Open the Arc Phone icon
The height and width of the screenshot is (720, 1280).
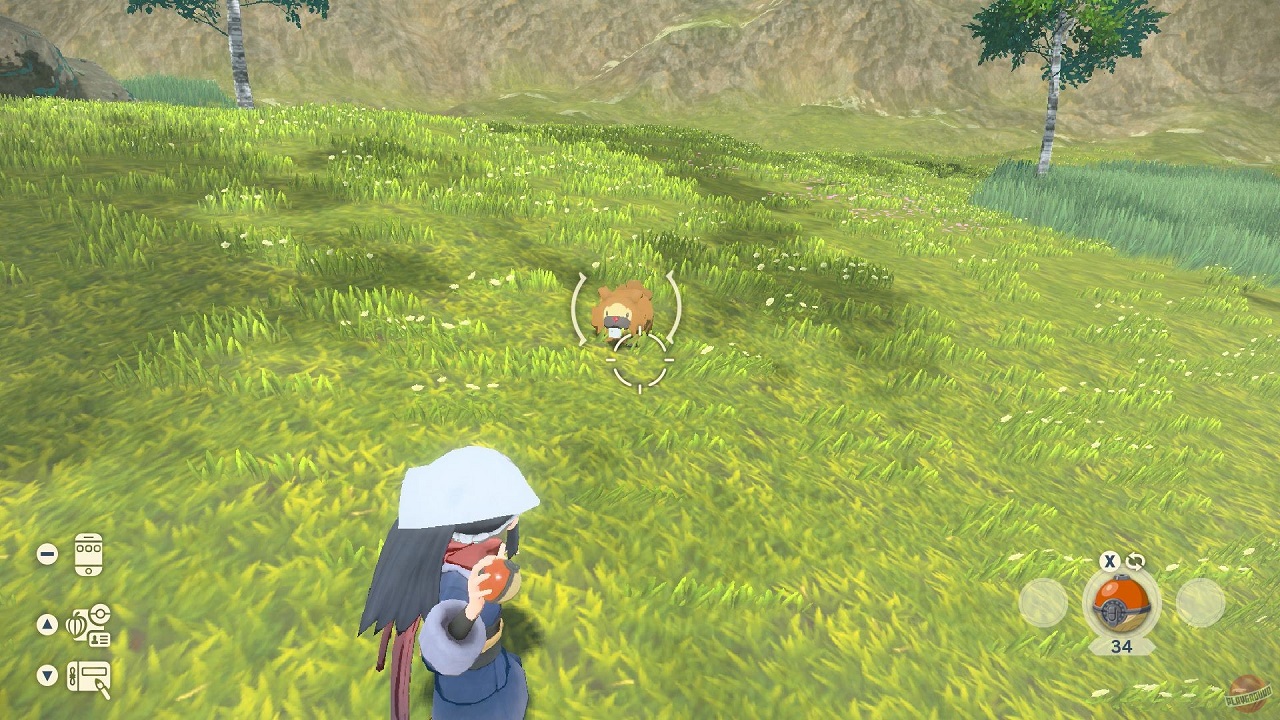pyautogui.click(x=88, y=555)
